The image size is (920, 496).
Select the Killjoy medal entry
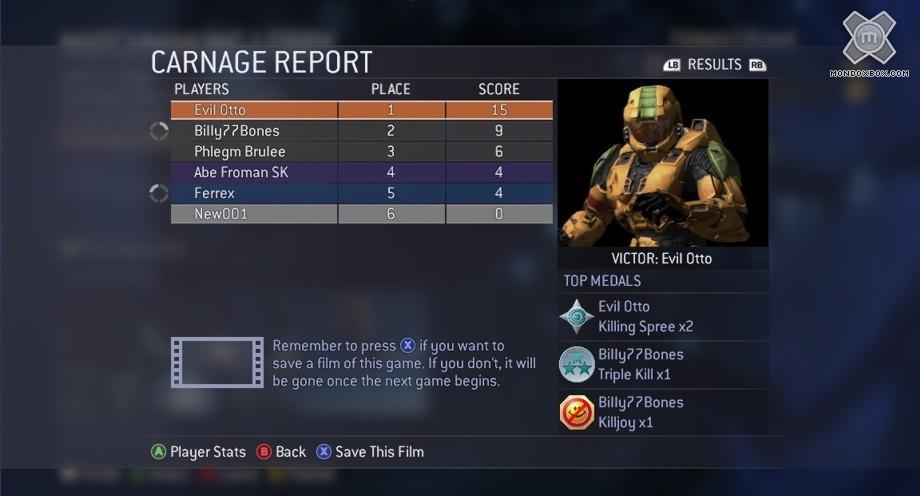click(x=663, y=413)
